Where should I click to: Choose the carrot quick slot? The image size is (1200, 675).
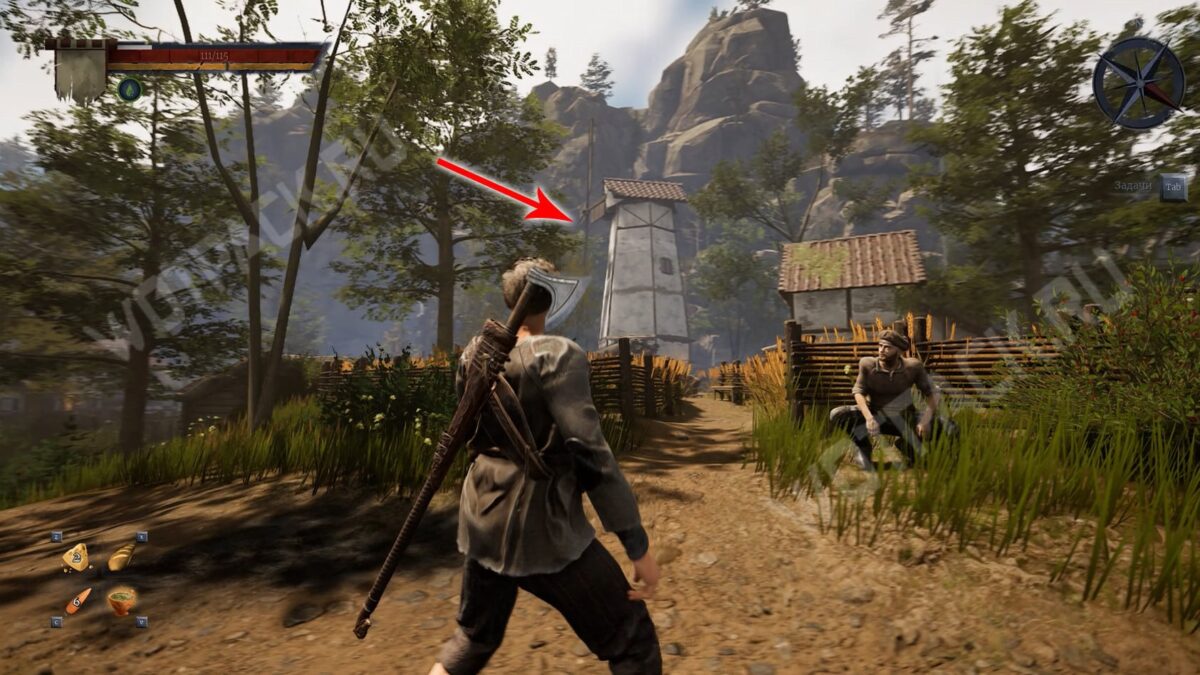pyautogui.click(x=77, y=600)
